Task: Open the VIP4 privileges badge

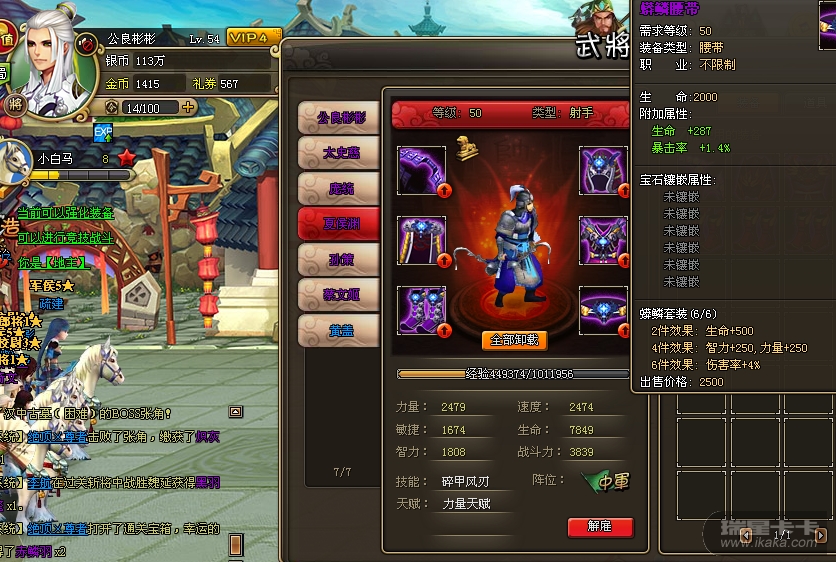Action: pos(254,37)
